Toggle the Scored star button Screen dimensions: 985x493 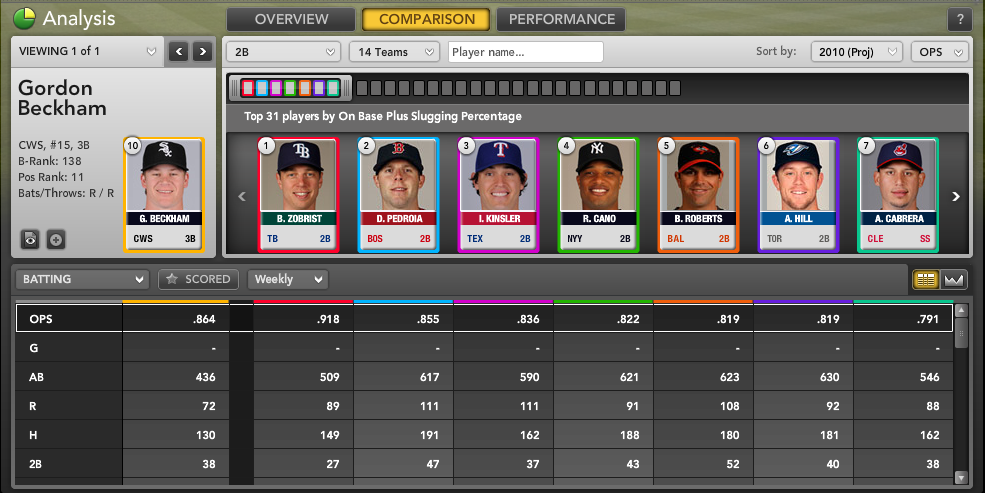[x=199, y=280]
